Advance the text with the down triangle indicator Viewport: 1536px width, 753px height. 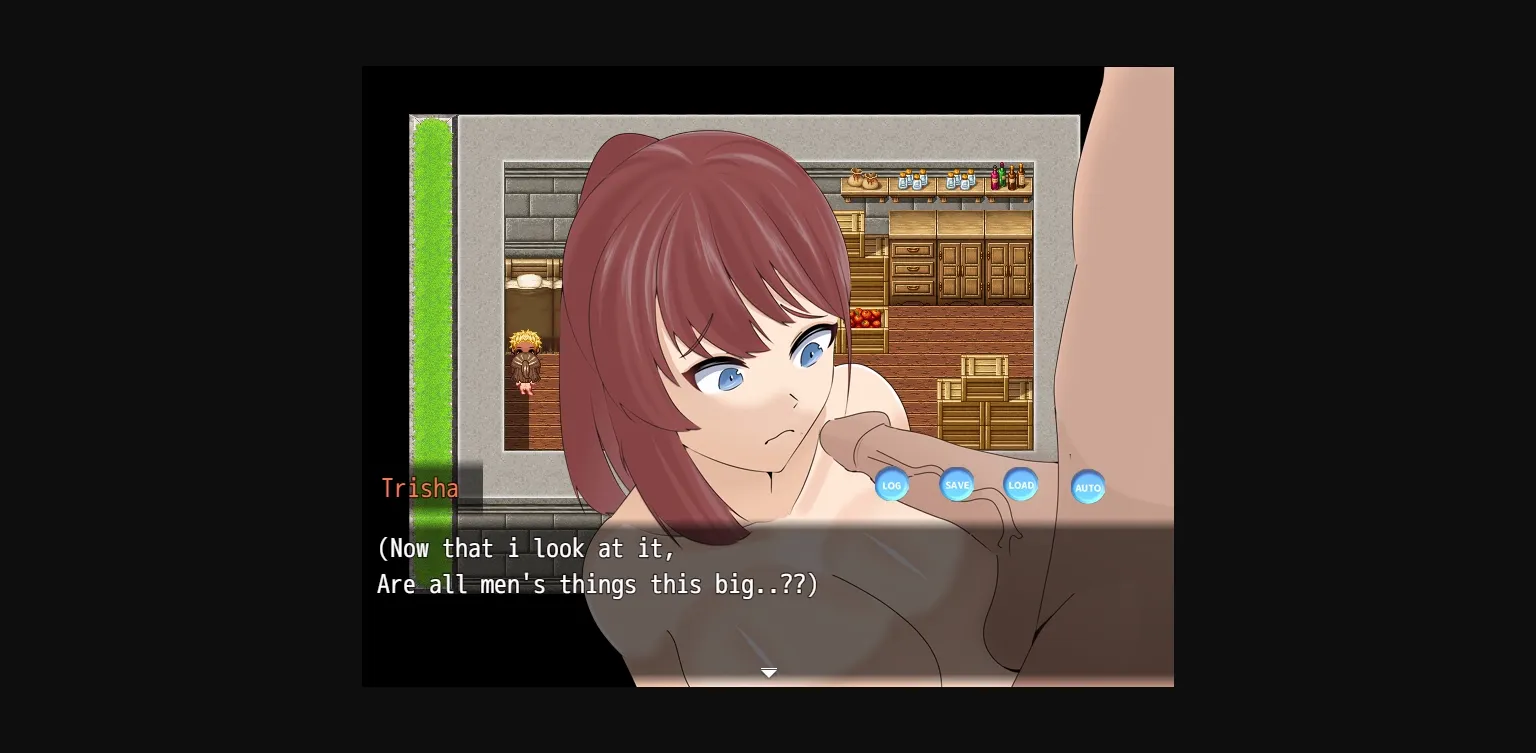[x=768, y=672]
